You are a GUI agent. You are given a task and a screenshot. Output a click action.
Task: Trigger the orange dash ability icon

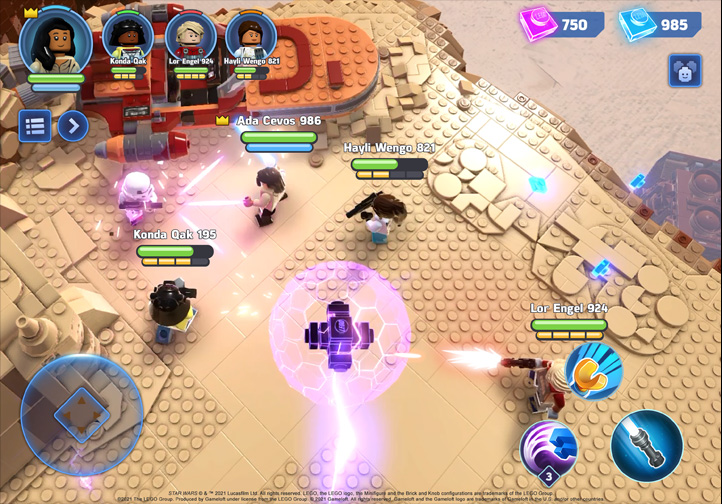point(593,371)
